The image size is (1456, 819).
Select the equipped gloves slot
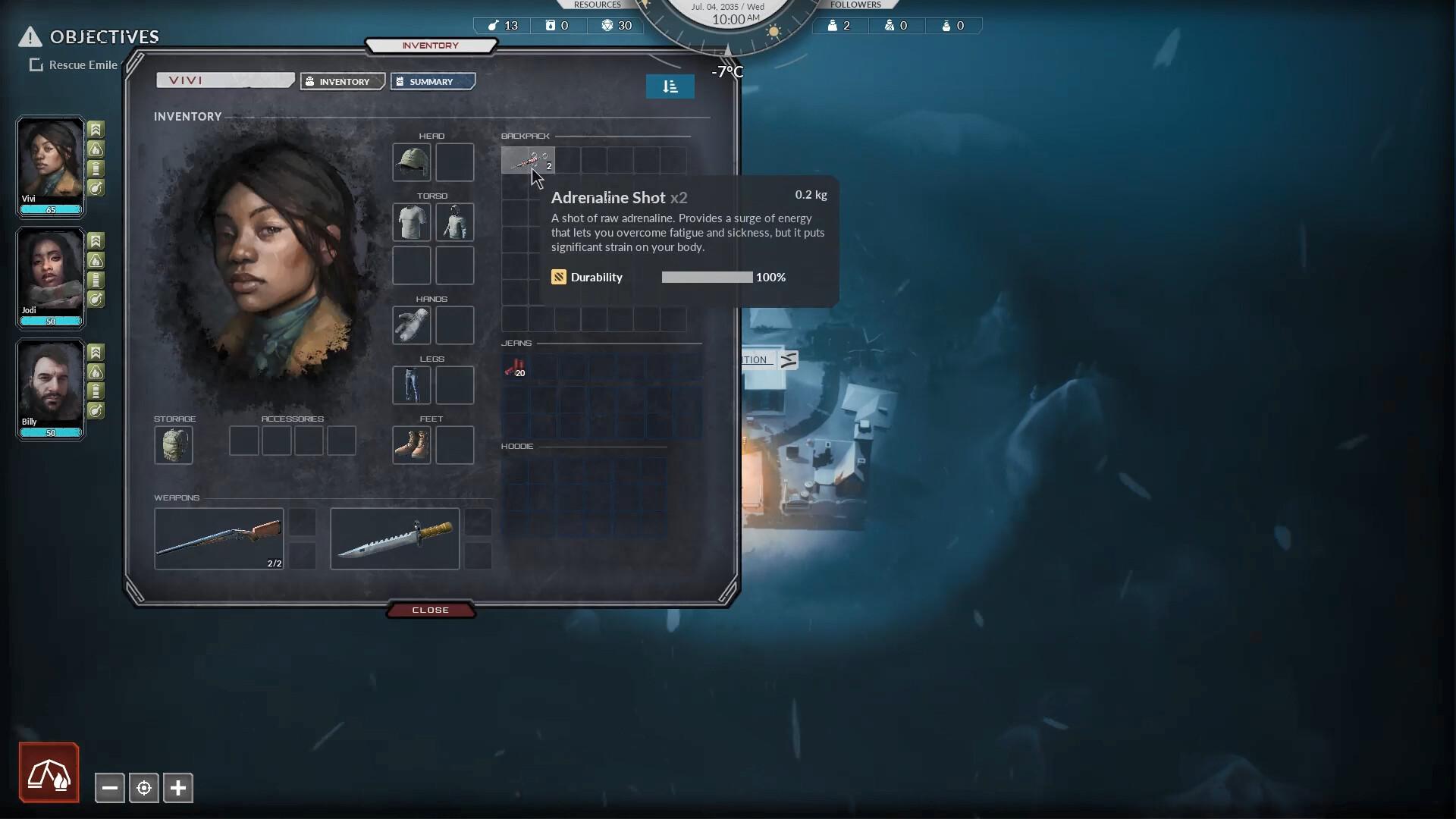pyautogui.click(x=411, y=325)
